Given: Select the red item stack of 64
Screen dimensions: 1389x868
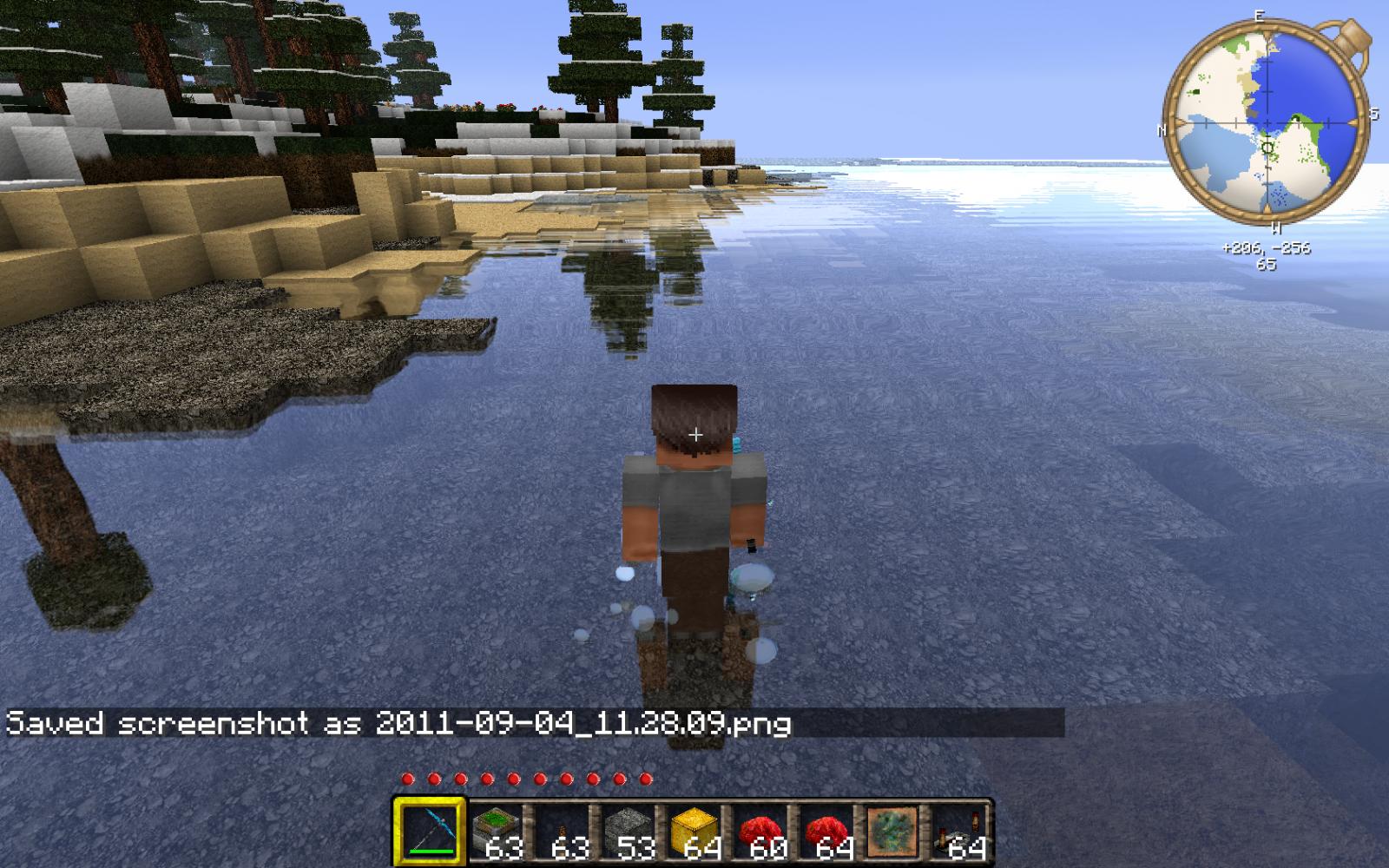Looking at the screenshot, I should pyautogui.click(x=826, y=831).
